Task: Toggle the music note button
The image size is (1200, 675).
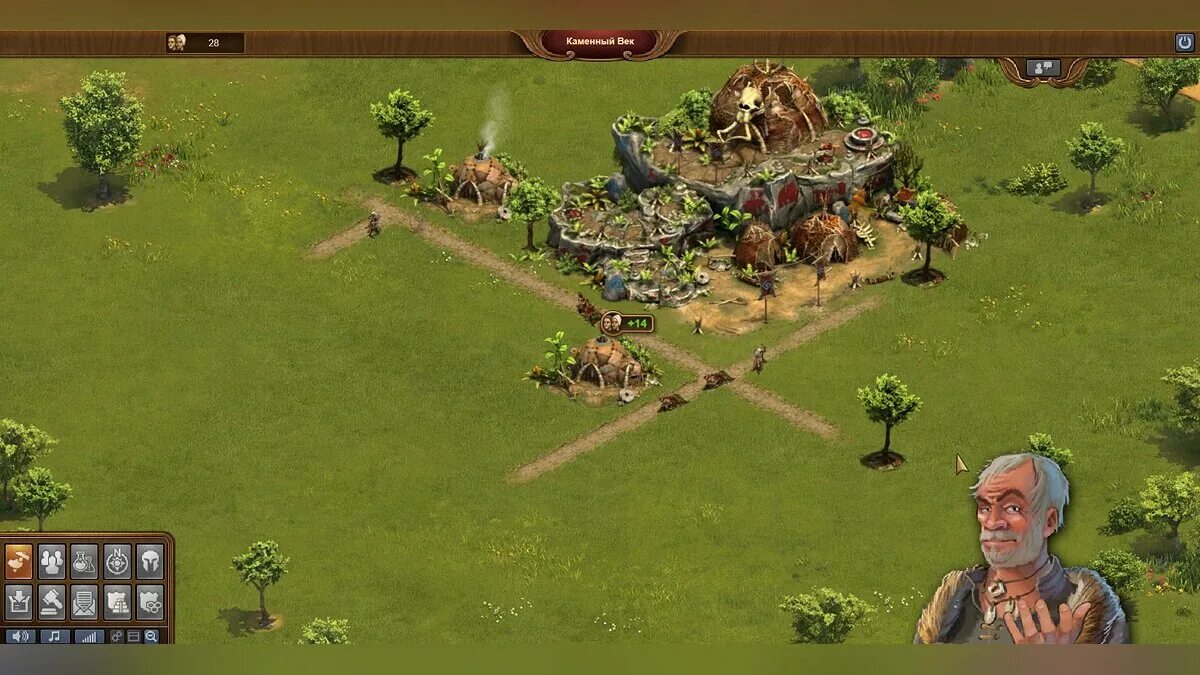Action: coord(54,636)
